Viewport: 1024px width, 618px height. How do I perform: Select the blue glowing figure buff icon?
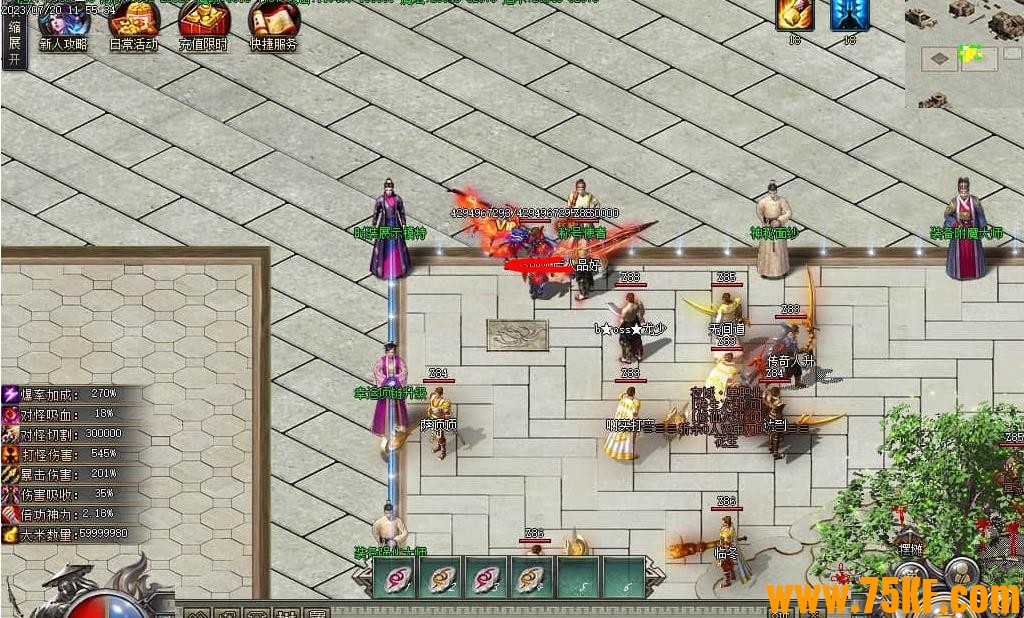pyautogui.click(x=849, y=16)
